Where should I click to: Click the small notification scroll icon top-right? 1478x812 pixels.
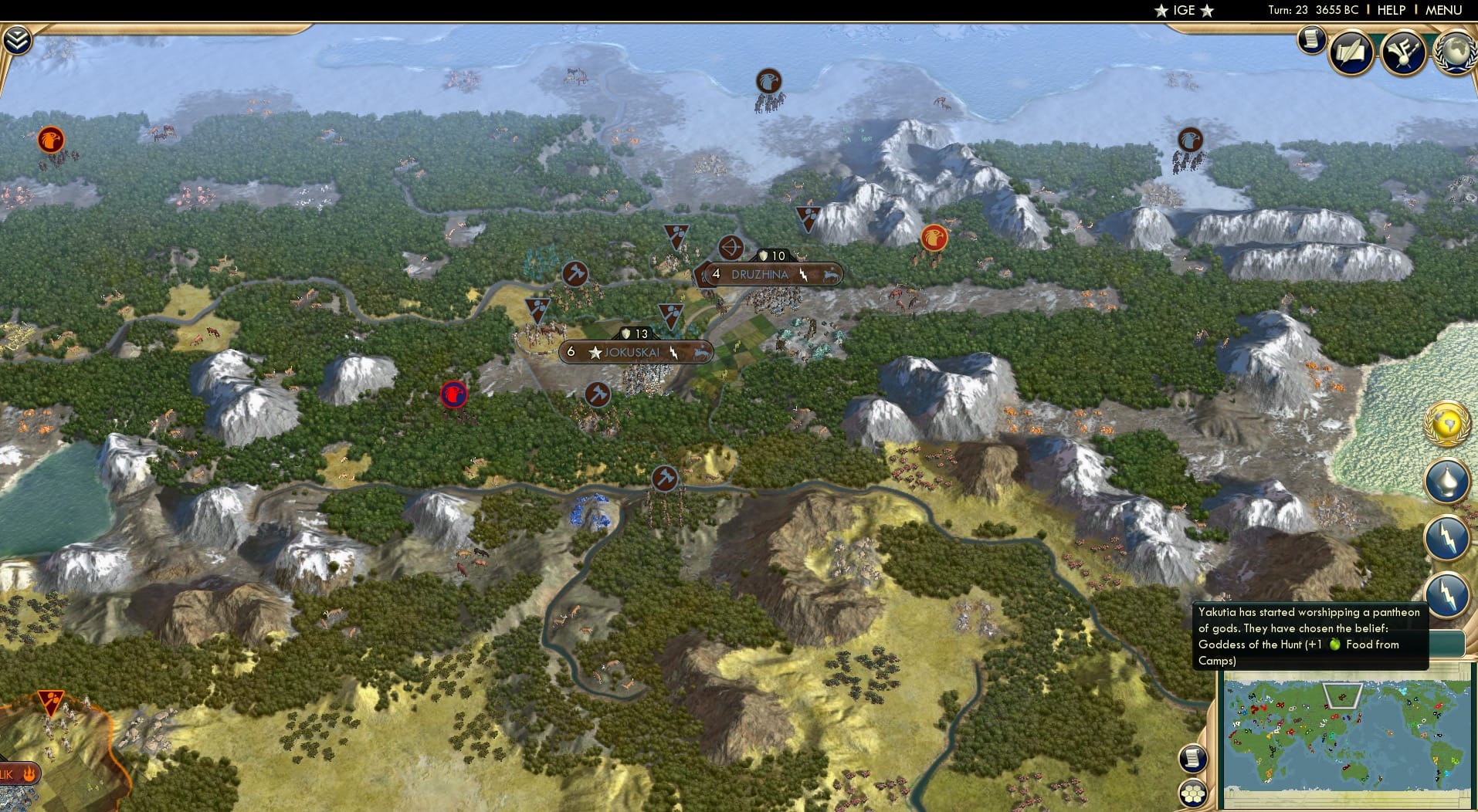(x=1310, y=39)
